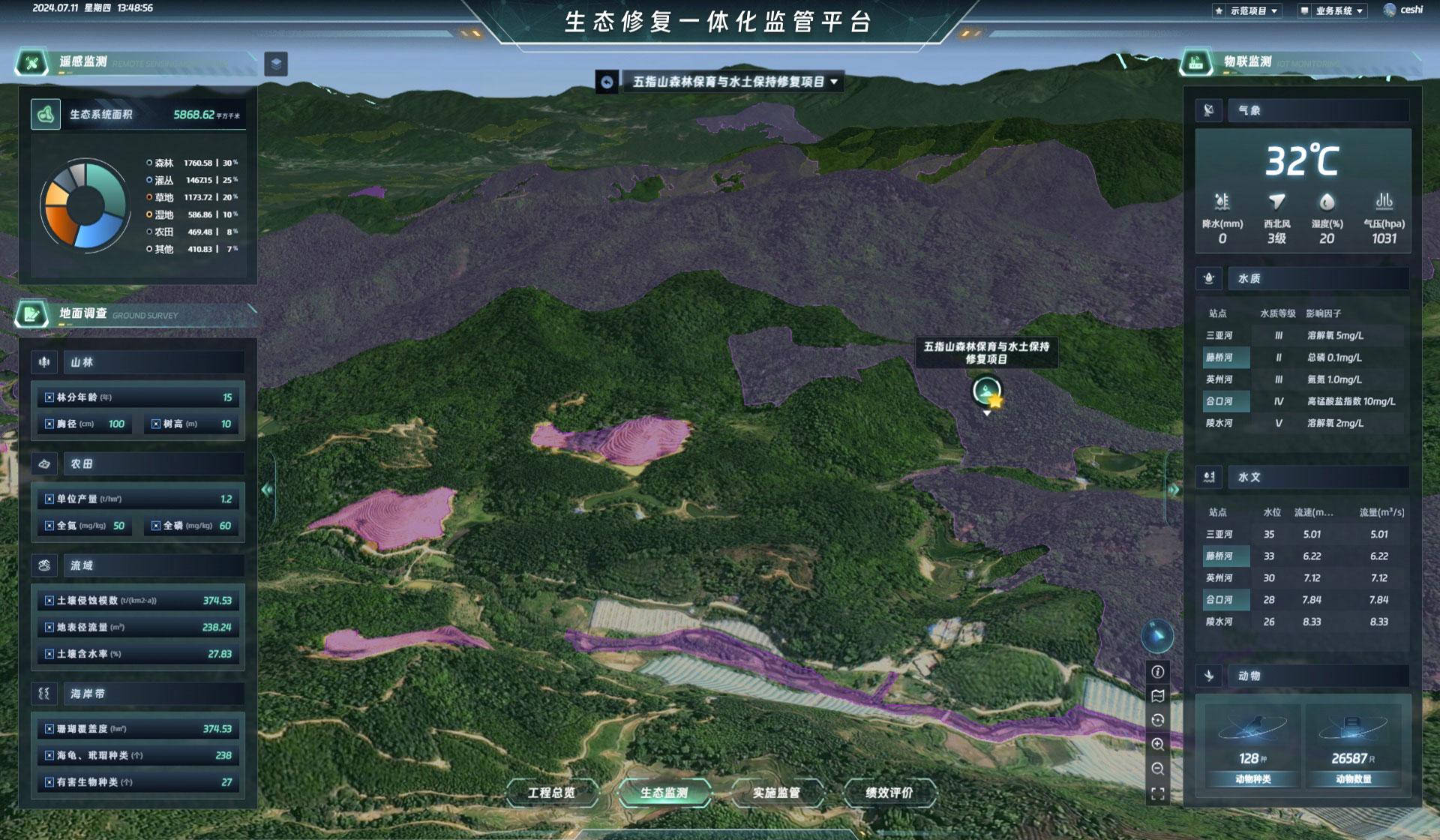This screenshot has width=1440, height=840.
Task: Click the compass navigation control
Action: (x=1157, y=636)
